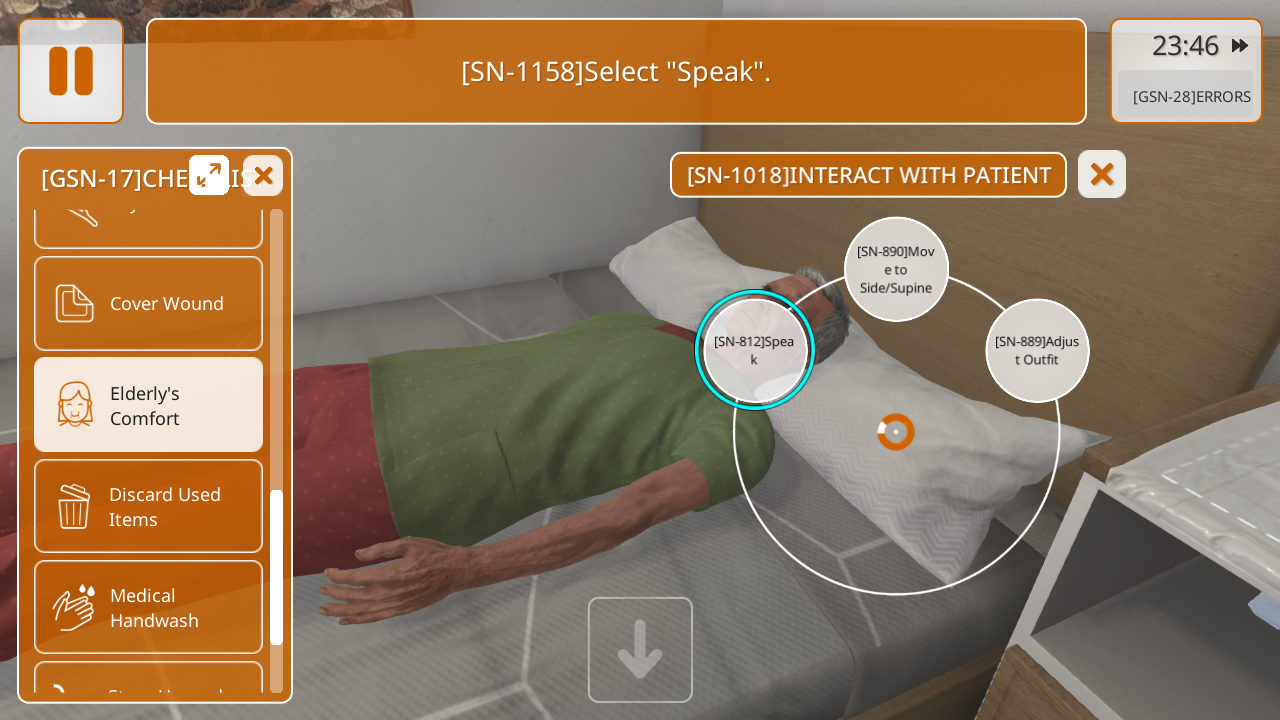The height and width of the screenshot is (720, 1280).
Task: Choose Move to Side/Supine option
Action: click(896, 269)
